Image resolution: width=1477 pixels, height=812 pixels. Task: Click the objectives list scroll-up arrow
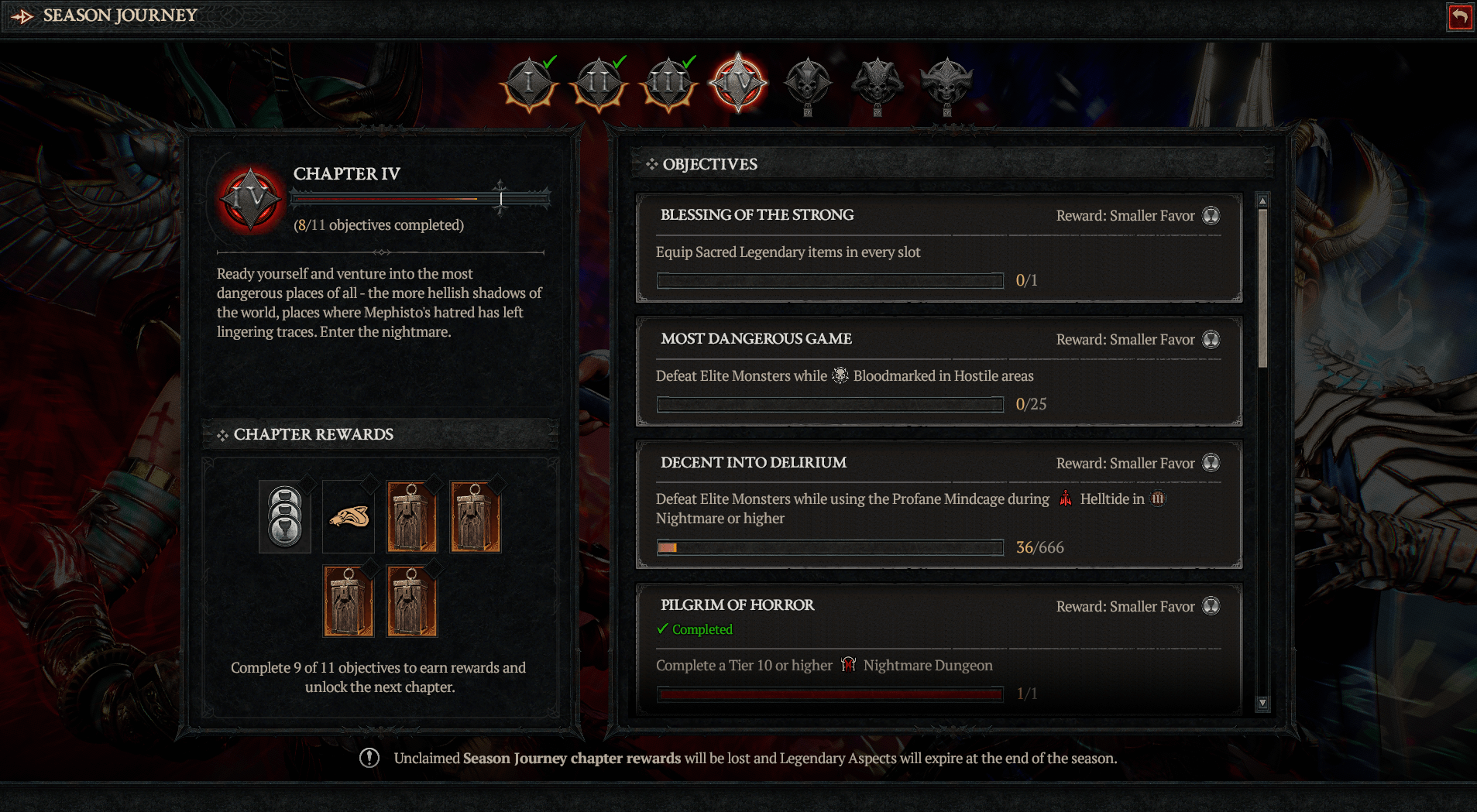1262,201
